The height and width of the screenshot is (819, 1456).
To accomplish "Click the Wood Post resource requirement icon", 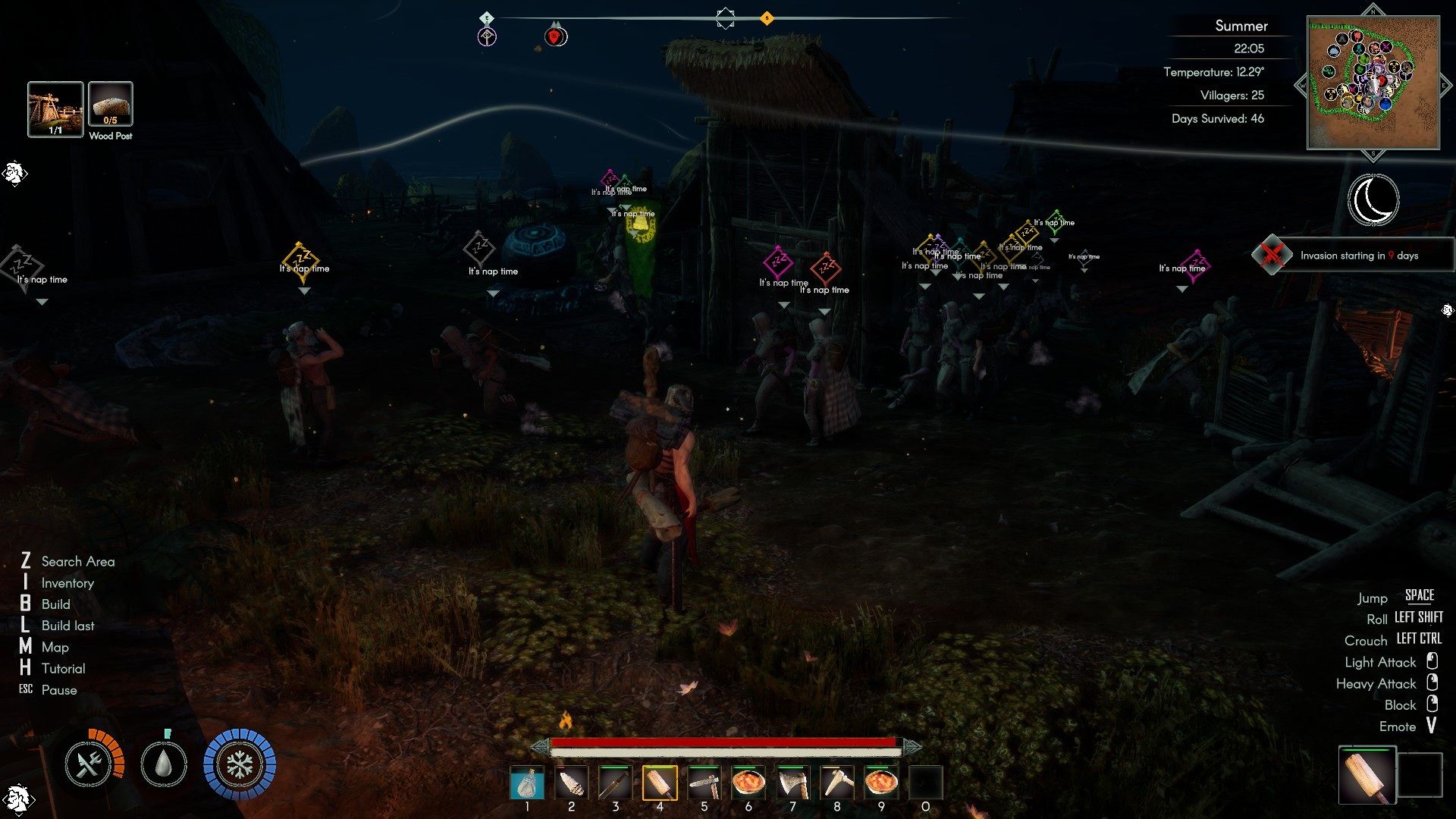I will [x=111, y=105].
